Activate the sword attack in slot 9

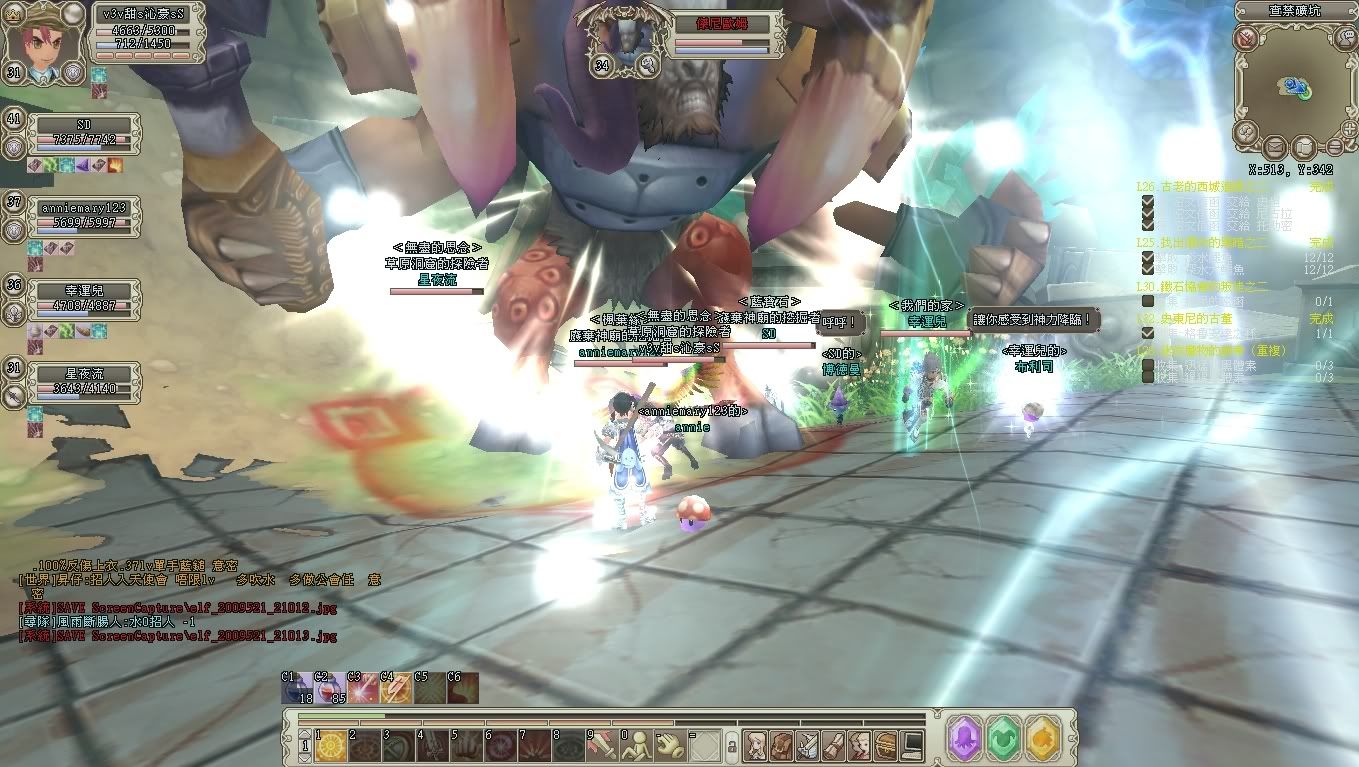coord(601,745)
